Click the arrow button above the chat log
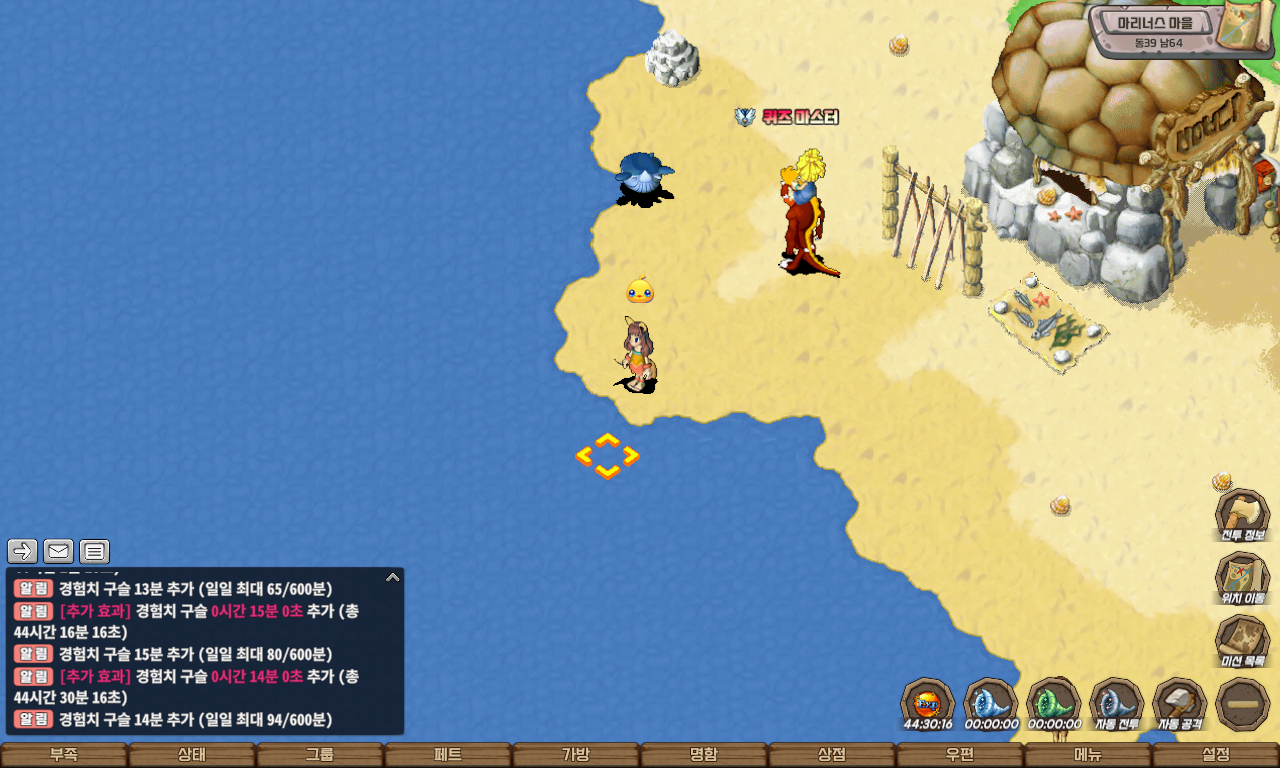 [x=22, y=551]
